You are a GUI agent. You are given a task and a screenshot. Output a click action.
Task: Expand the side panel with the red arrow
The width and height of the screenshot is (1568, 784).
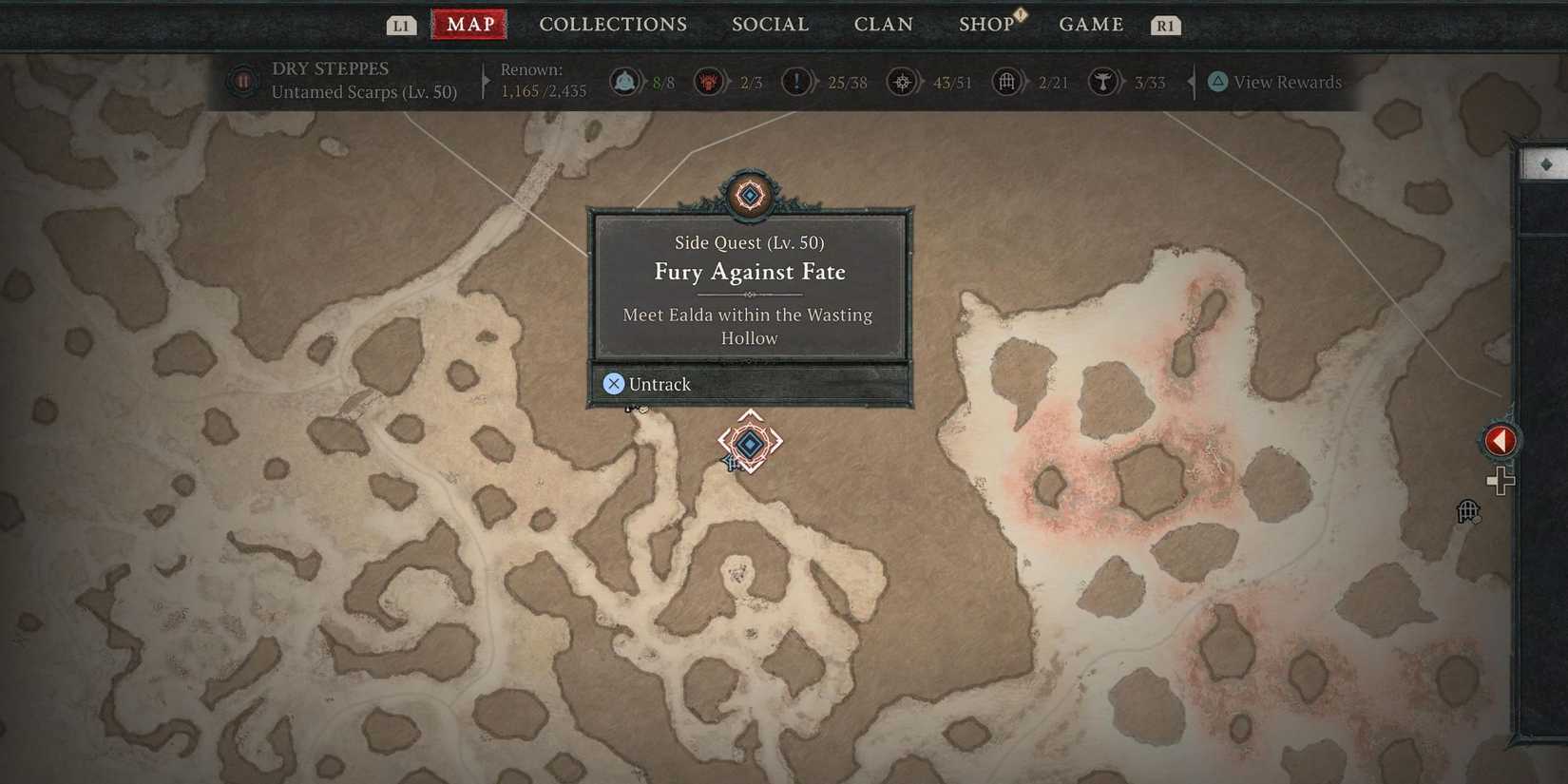point(1500,439)
